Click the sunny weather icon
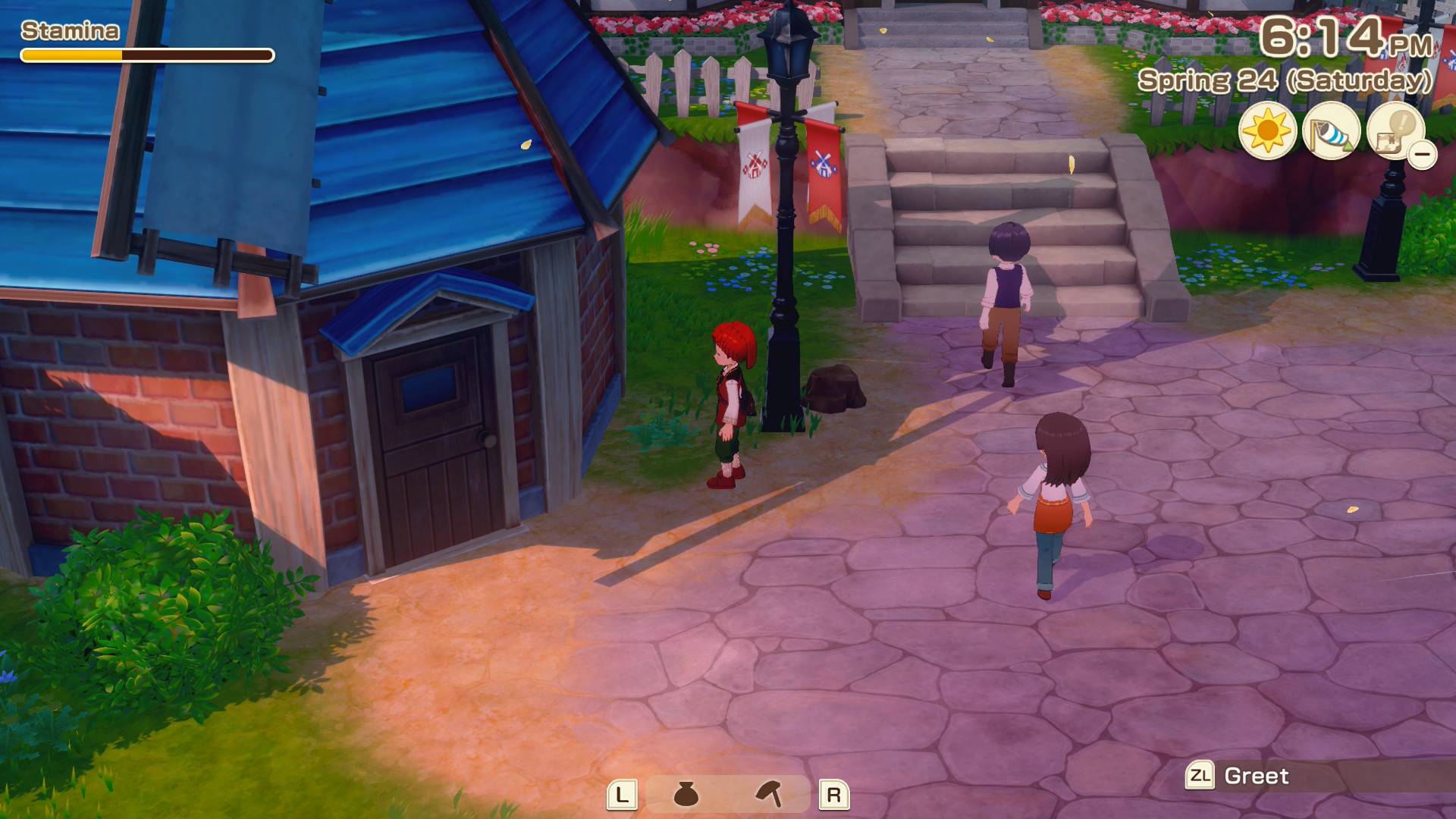This screenshot has height=819, width=1456. pyautogui.click(x=1267, y=131)
